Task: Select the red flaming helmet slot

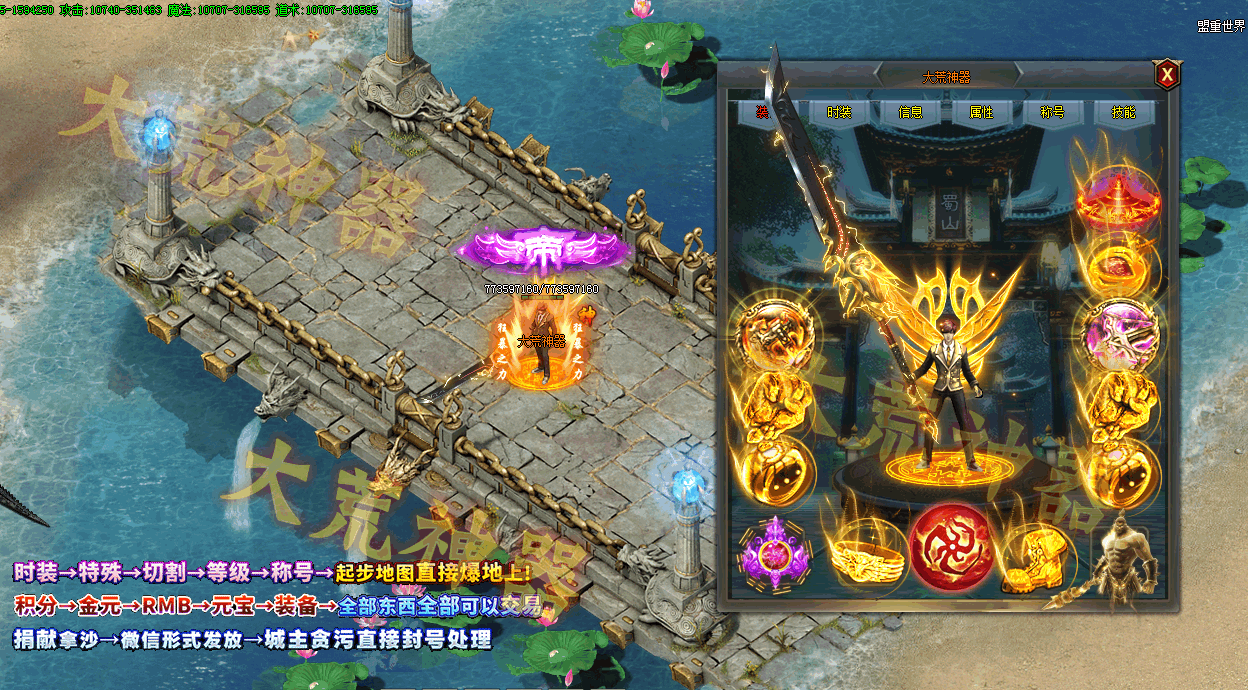Action: click(1117, 196)
